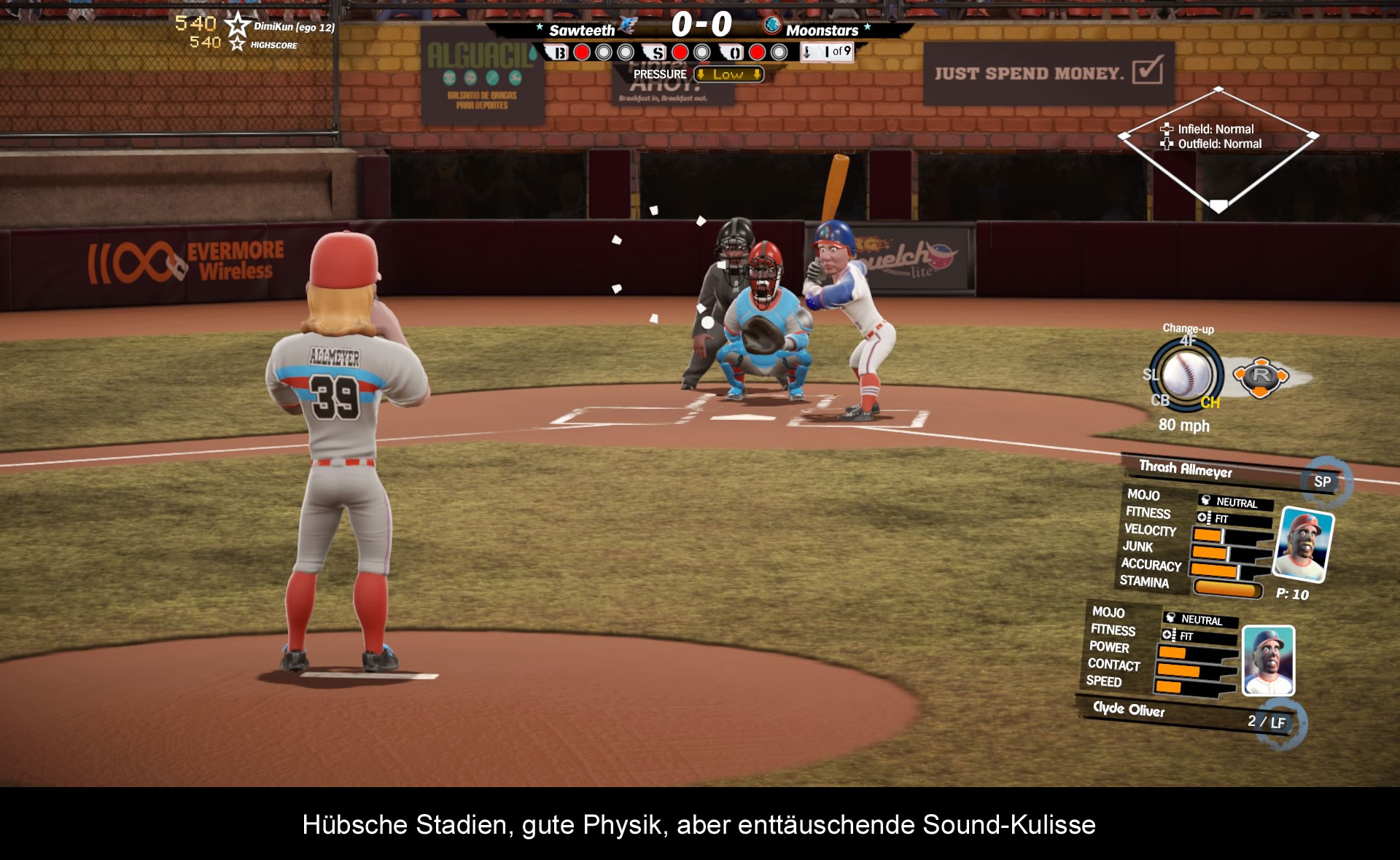Viewport: 1400px width, 860px height.
Task: Open Clyde Oliver's batter portrait
Action: pyautogui.click(x=1269, y=660)
